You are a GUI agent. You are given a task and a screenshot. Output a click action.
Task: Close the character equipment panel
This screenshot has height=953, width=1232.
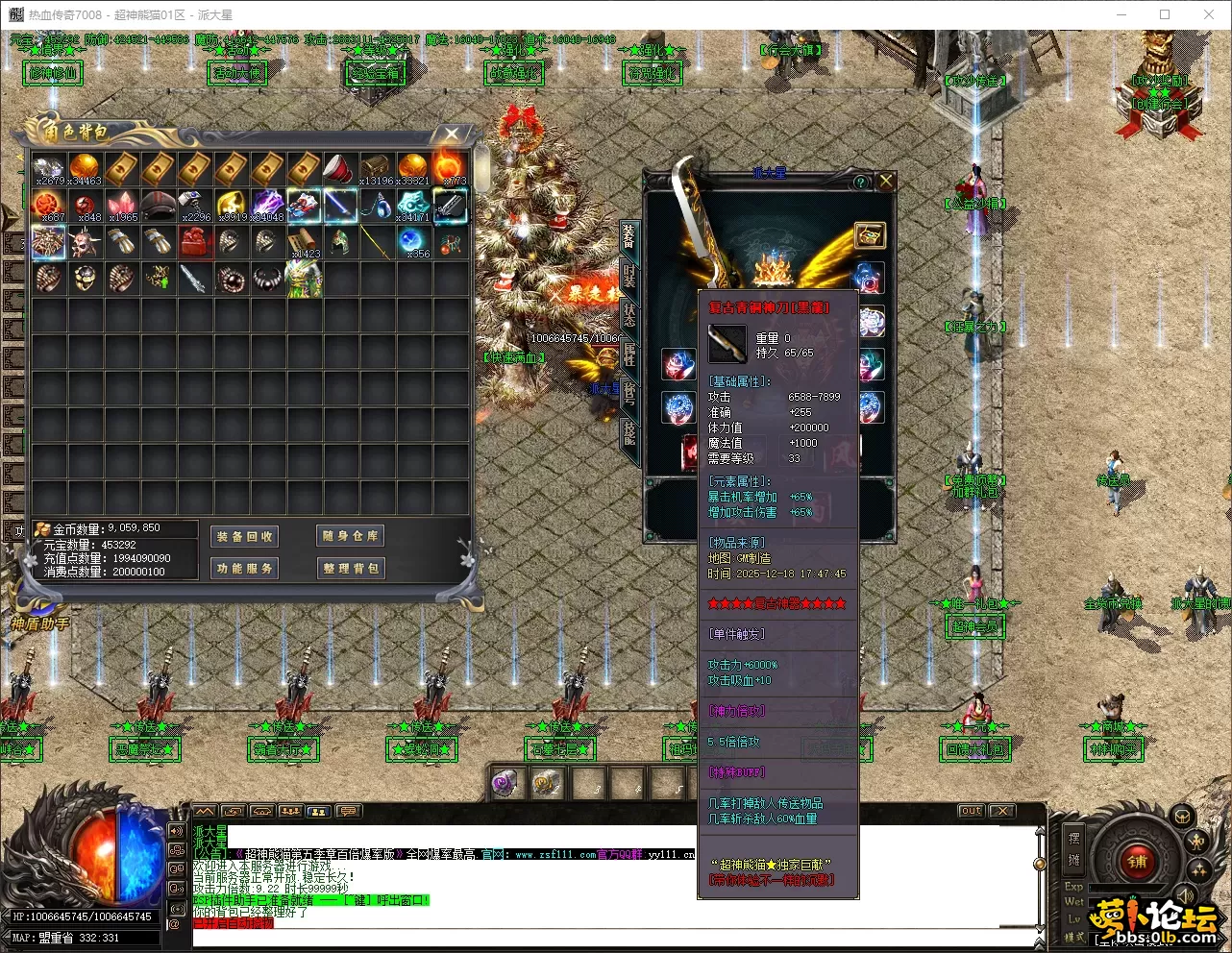(x=886, y=181)
